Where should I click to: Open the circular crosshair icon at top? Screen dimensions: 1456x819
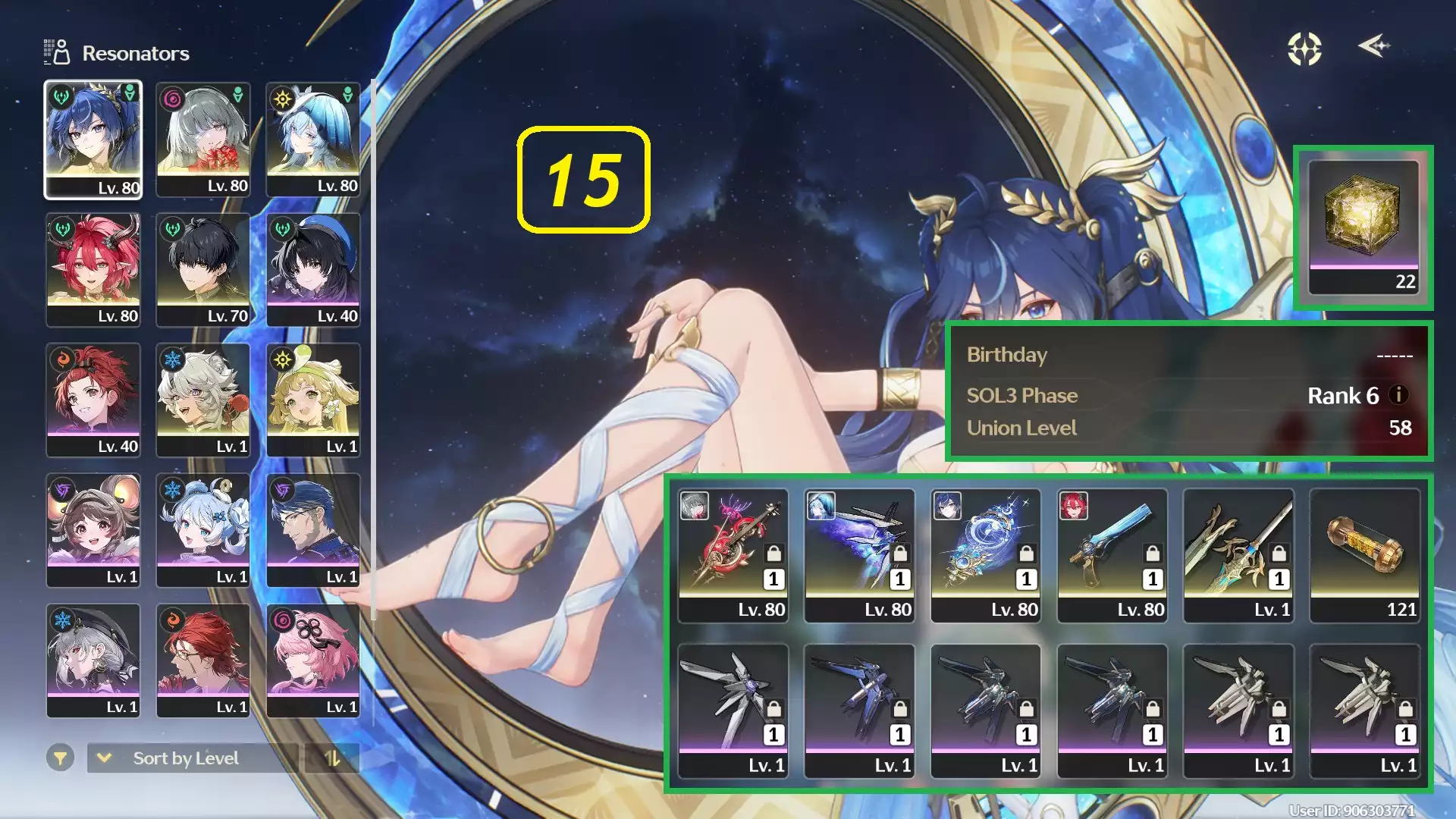click(x=1304, y=49)
